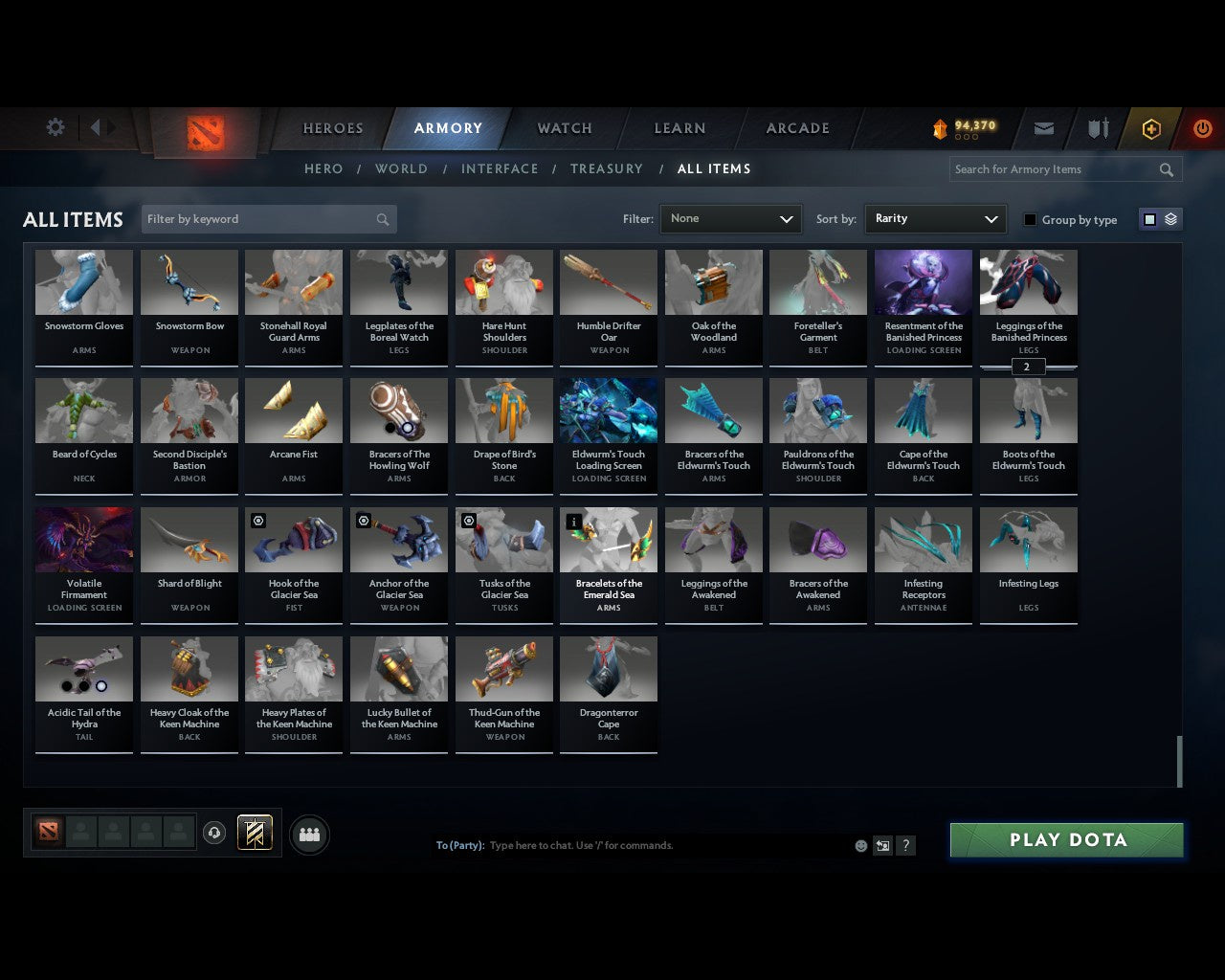1225x980 pixels.
Task: Click the shield and sword armory icon
Action: [x=1097, y=127]
